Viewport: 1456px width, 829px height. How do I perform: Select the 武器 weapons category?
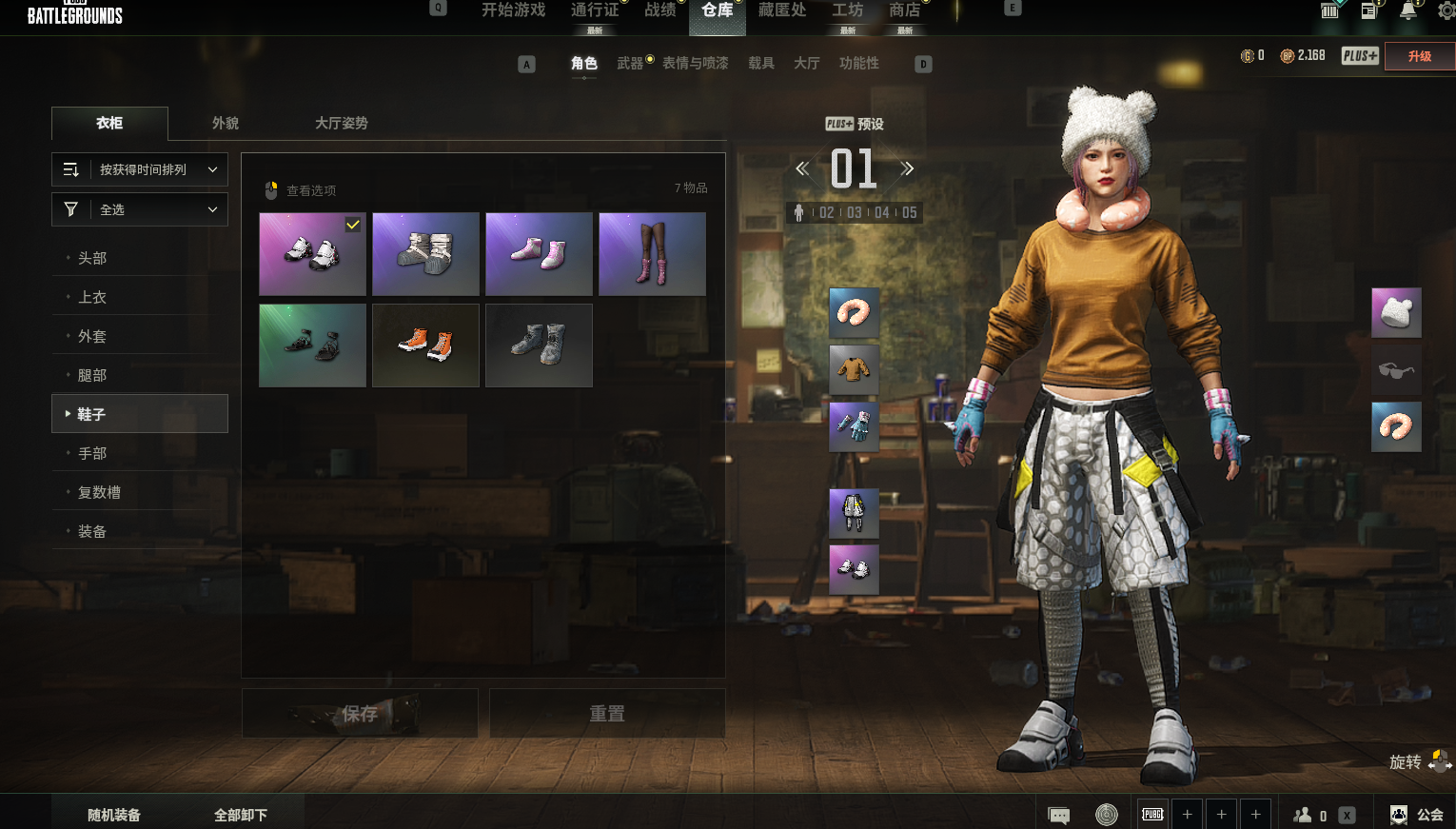click(630, 64)
